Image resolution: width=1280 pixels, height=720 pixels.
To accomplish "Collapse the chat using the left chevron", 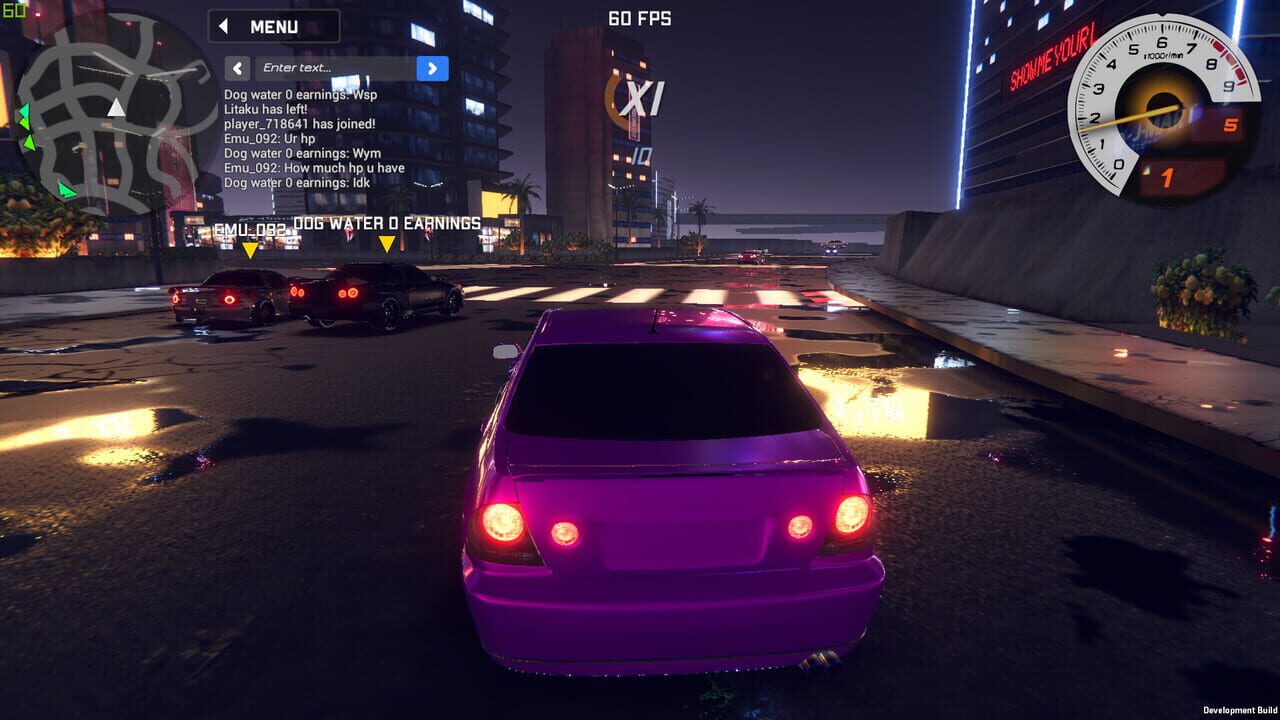I will (236, 67).
